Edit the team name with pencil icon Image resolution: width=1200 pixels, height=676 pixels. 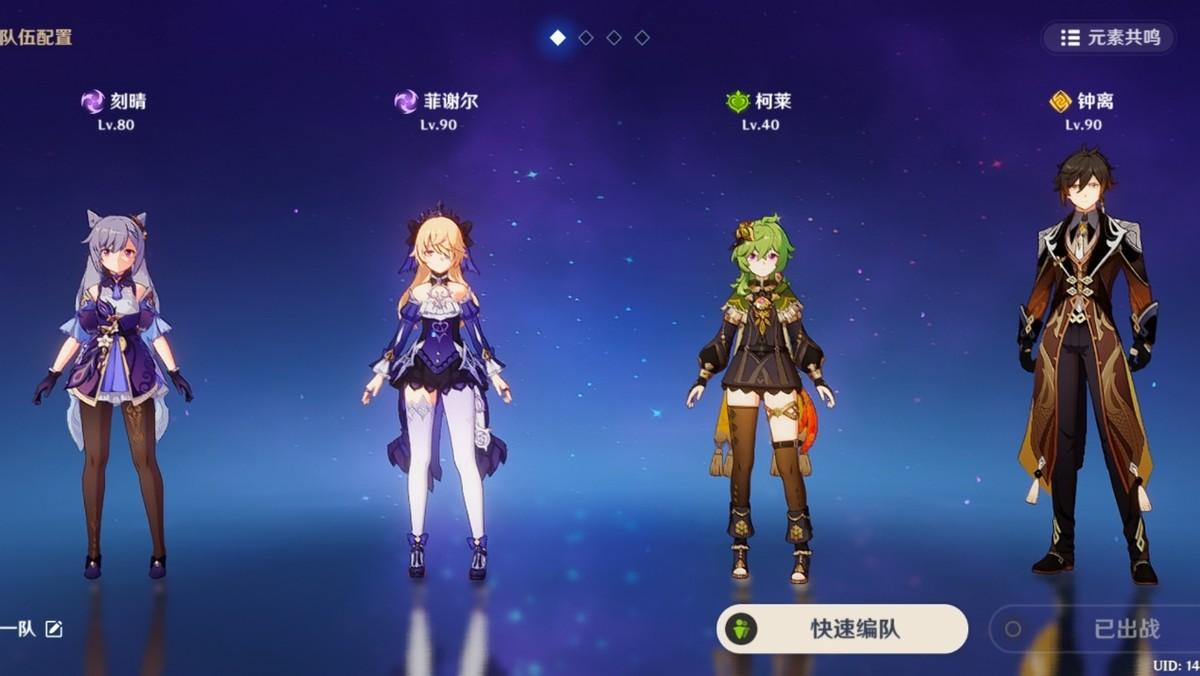pos(54,629)
